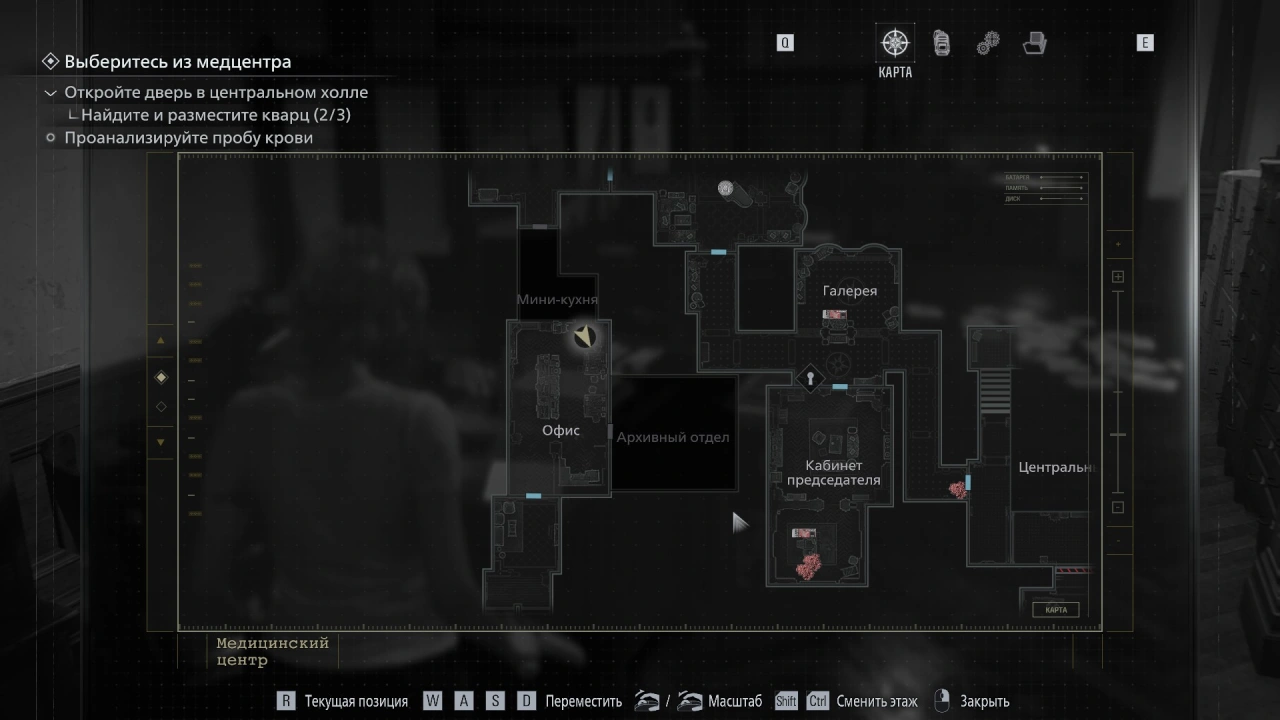Click the floor-up arrow on the map
Viewport: 1280px width, 720px height.
[161, 340]
